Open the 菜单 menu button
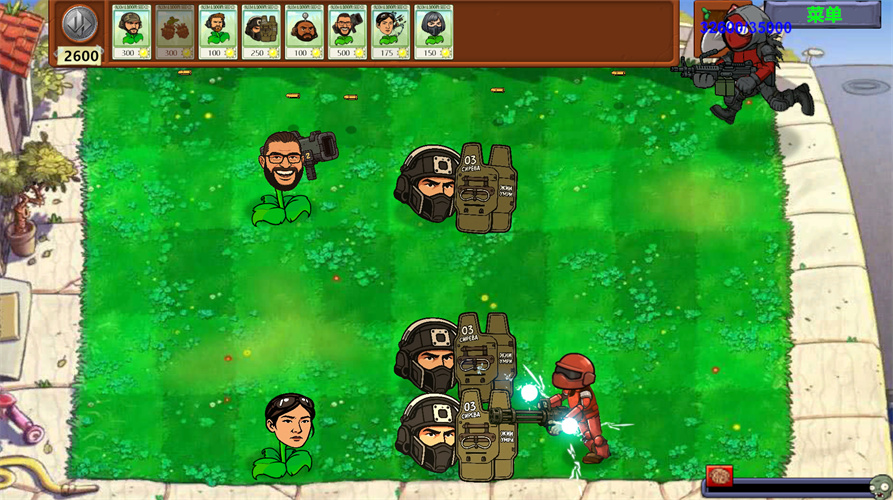Screen dimensions: 893x500 click(x=824, y=14)
